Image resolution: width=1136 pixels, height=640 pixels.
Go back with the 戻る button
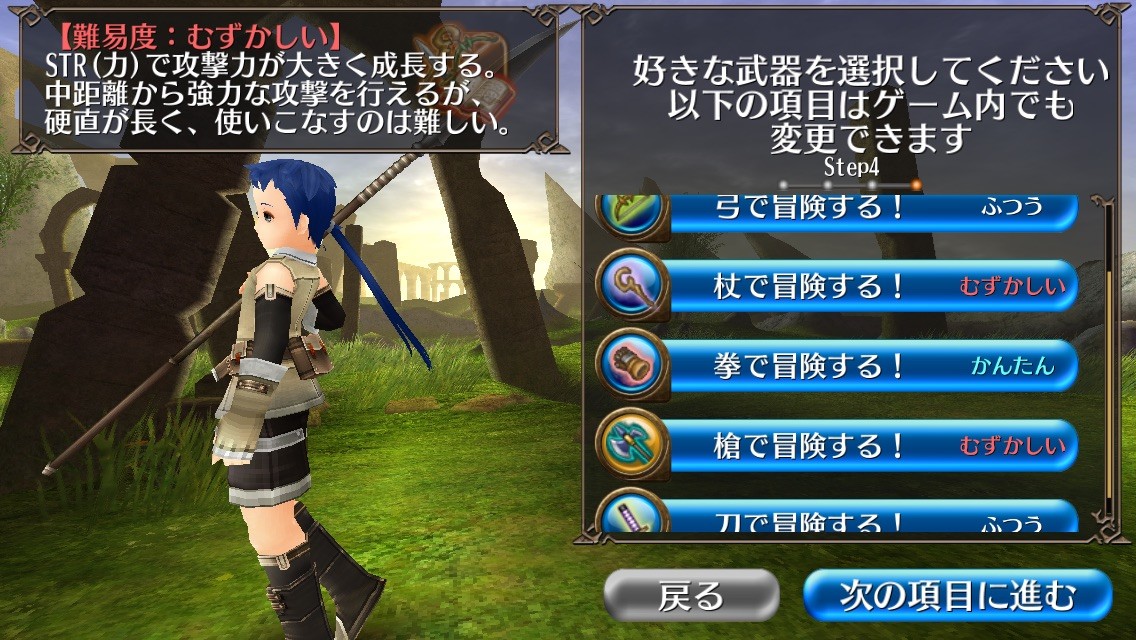[x=691, y=596]
